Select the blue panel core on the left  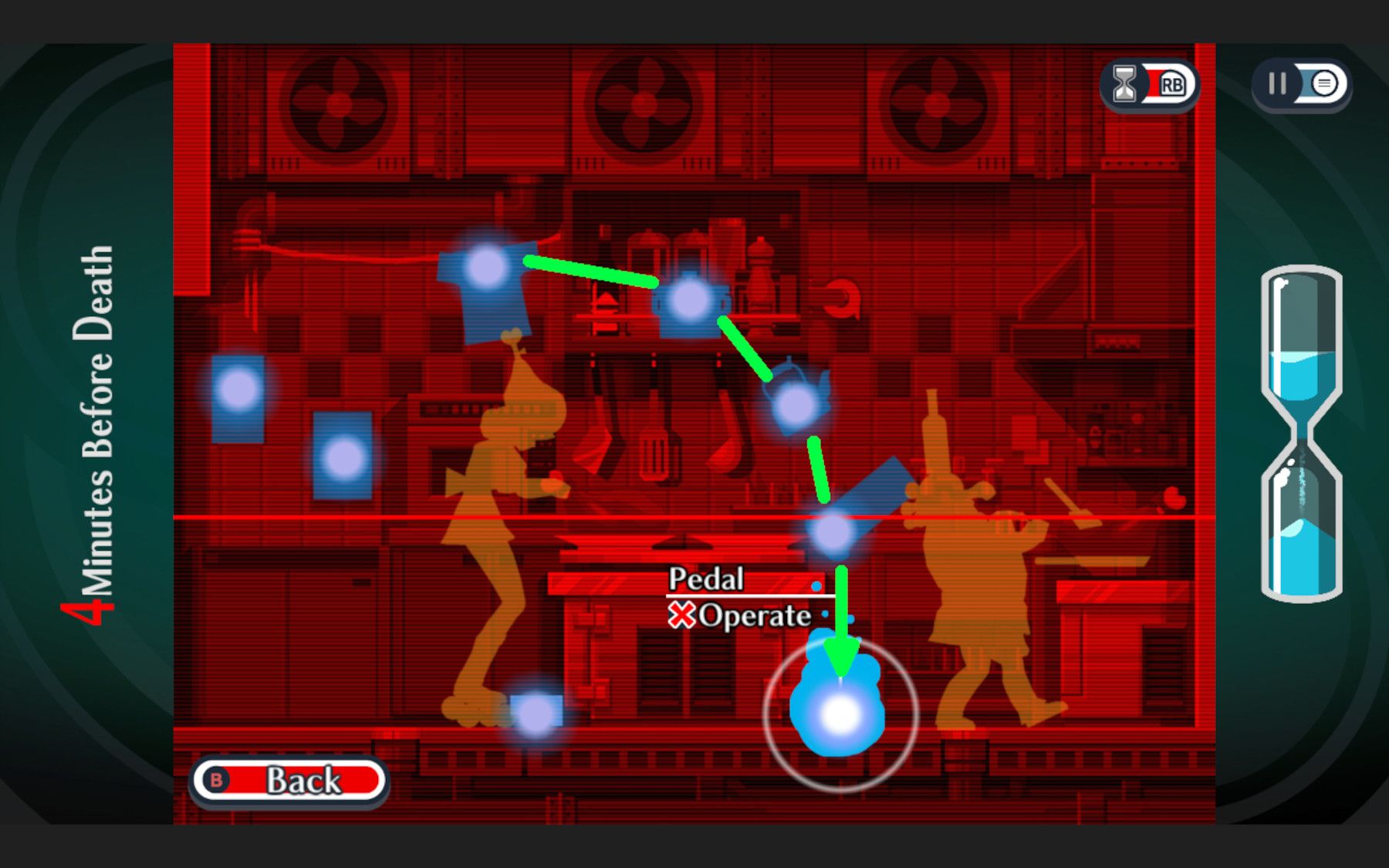pos(343,455)
